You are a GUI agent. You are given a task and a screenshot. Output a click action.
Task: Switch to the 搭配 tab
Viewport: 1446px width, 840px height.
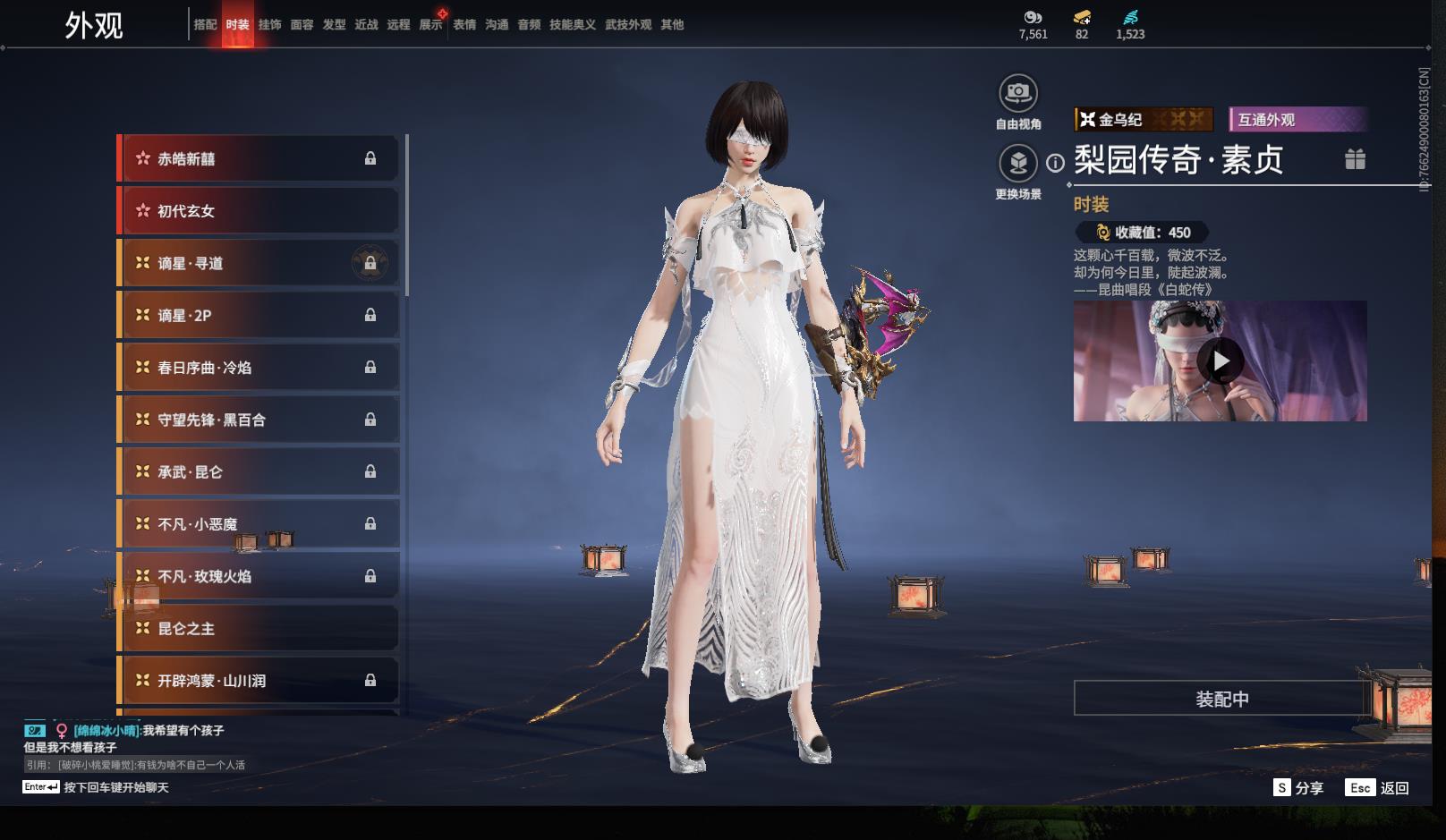(x=205, y=25)
